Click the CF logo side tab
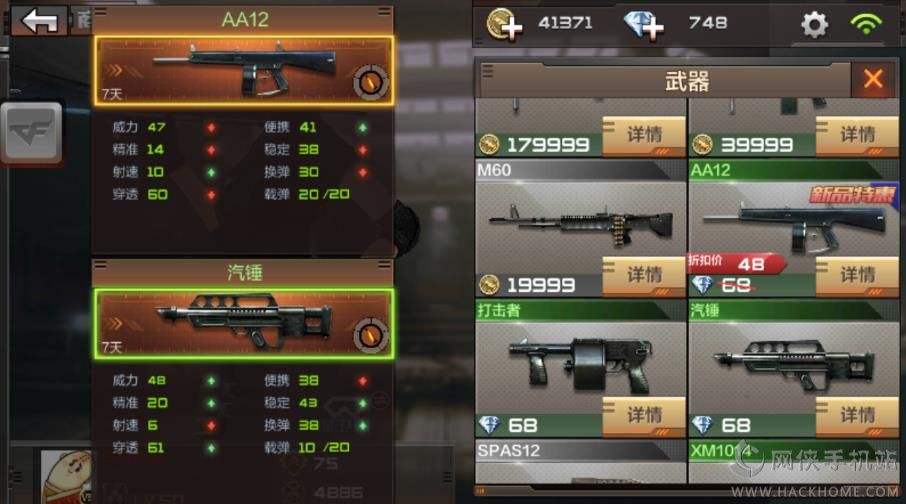Image resolution: width=906 pixels, height=504 pixels. 31,134
